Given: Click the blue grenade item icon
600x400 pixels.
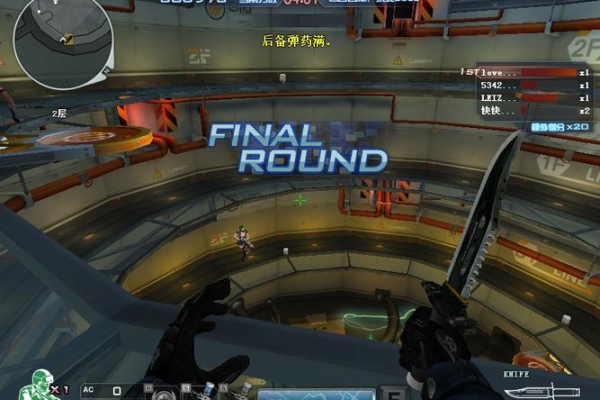Looking at the screenshot, I should pyautogui.click(x=208, y=390).
